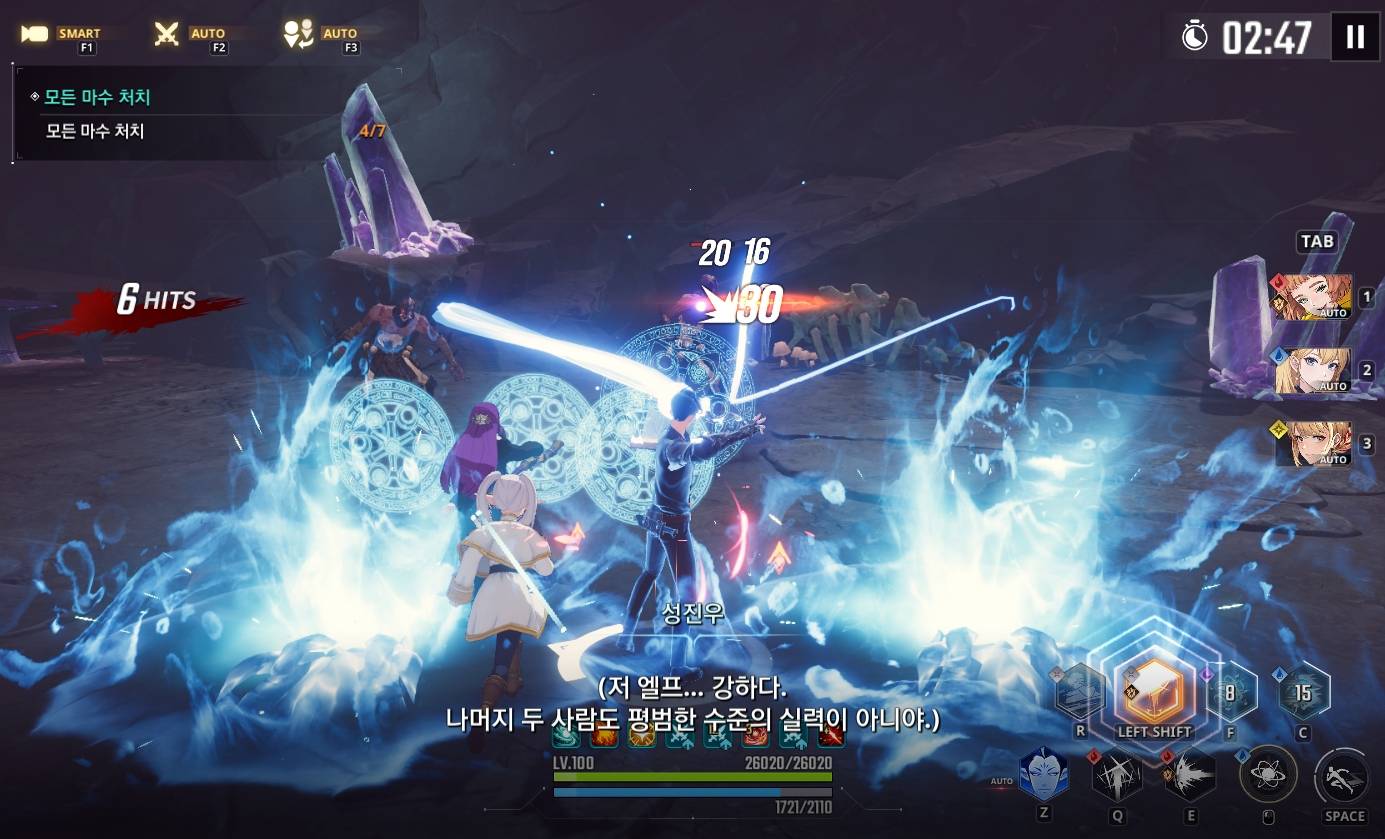1385x839 pixels.
Task: Use the skill on 8-second cooldown
Action: [x=1230, y=691]
